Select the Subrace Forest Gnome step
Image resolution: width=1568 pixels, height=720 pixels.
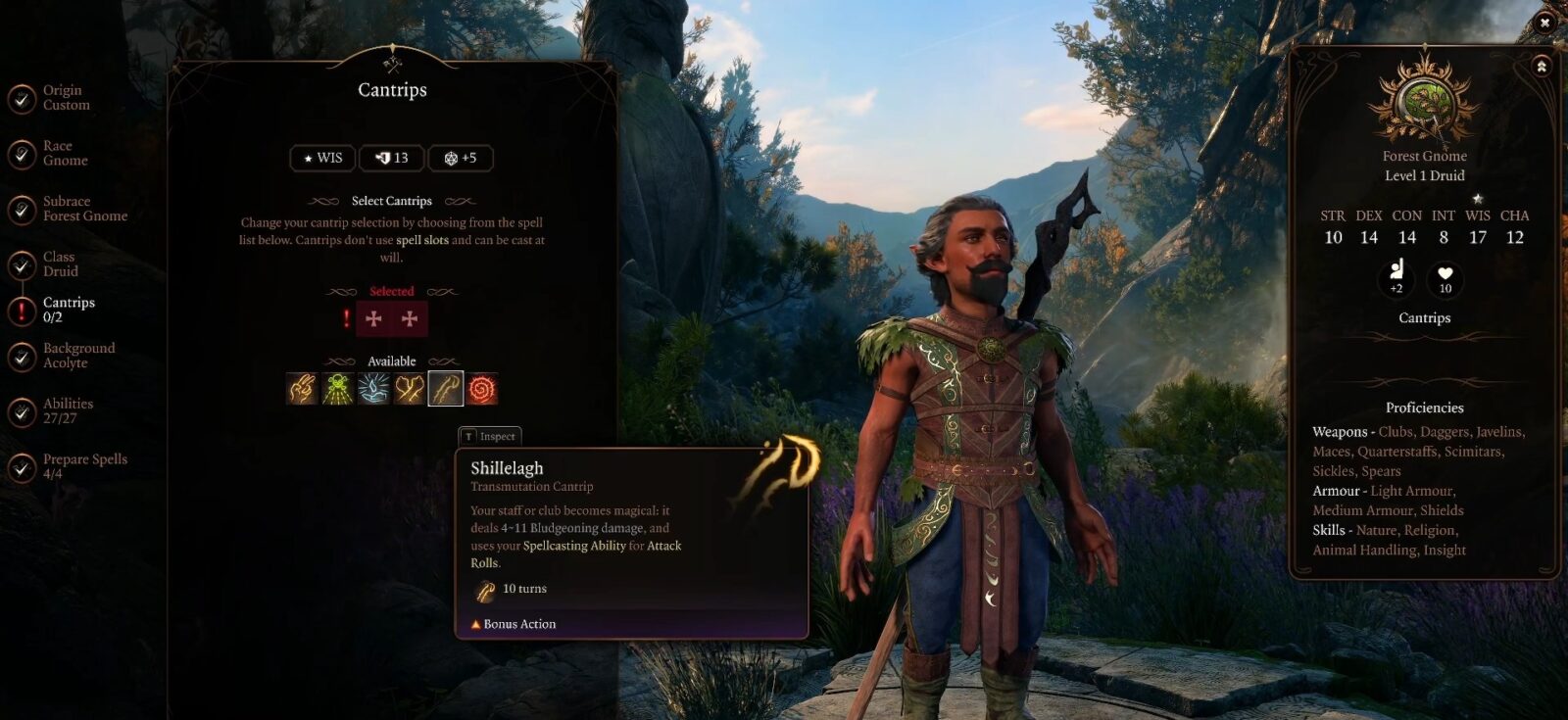[83, 209]
